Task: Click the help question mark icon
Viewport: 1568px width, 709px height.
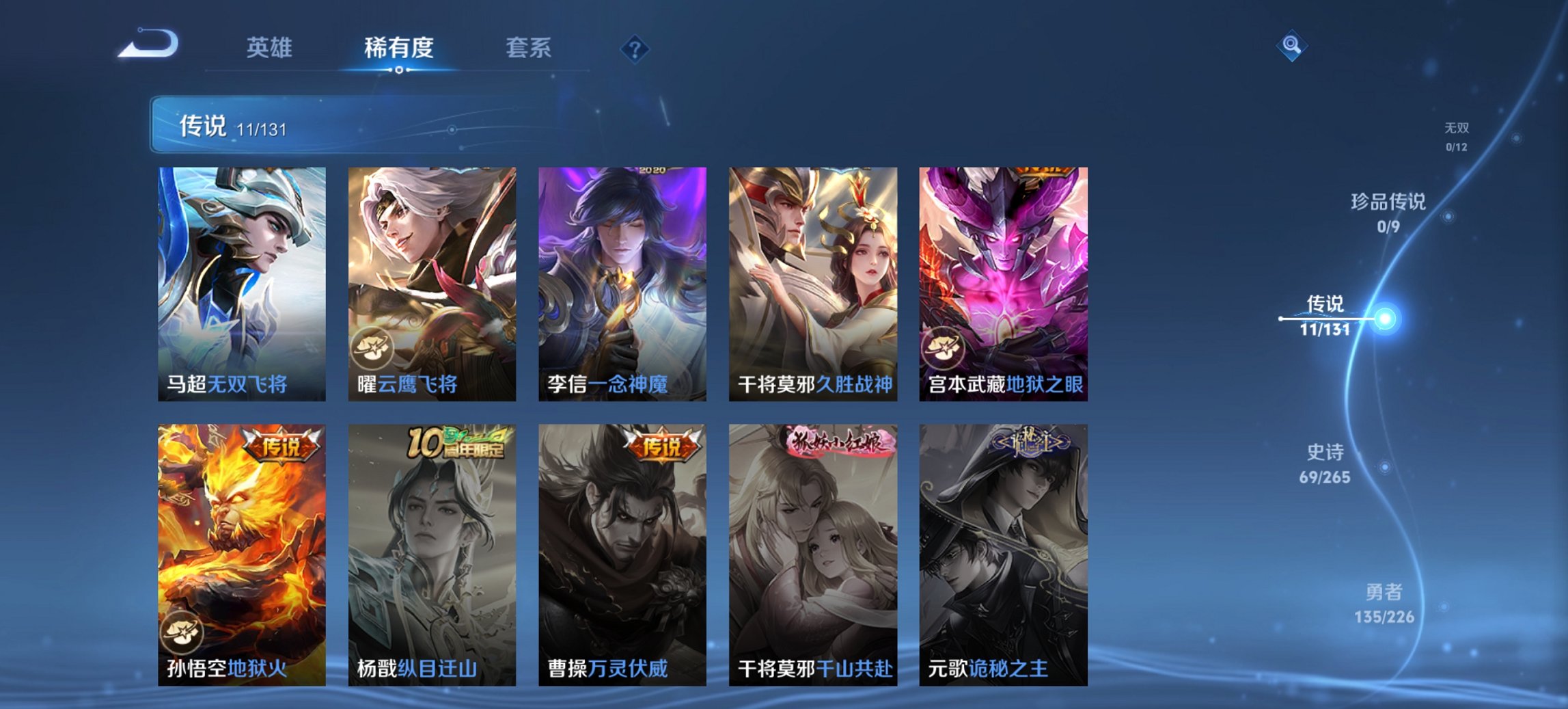Action: 635,48
